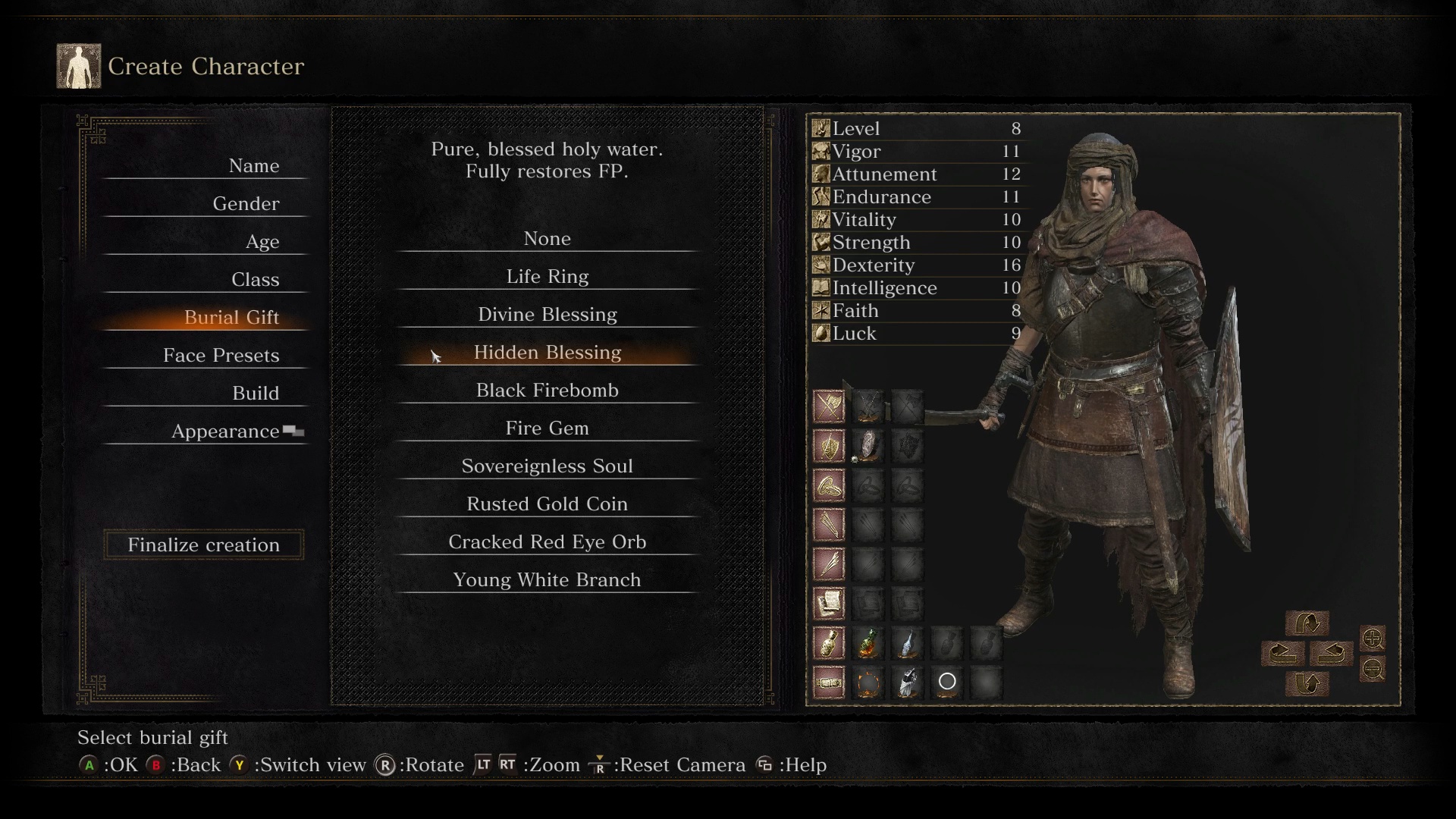The height and width of the screenshot is (819, 1456).
Task: Switch to the Appearance section
Action: 223,431
